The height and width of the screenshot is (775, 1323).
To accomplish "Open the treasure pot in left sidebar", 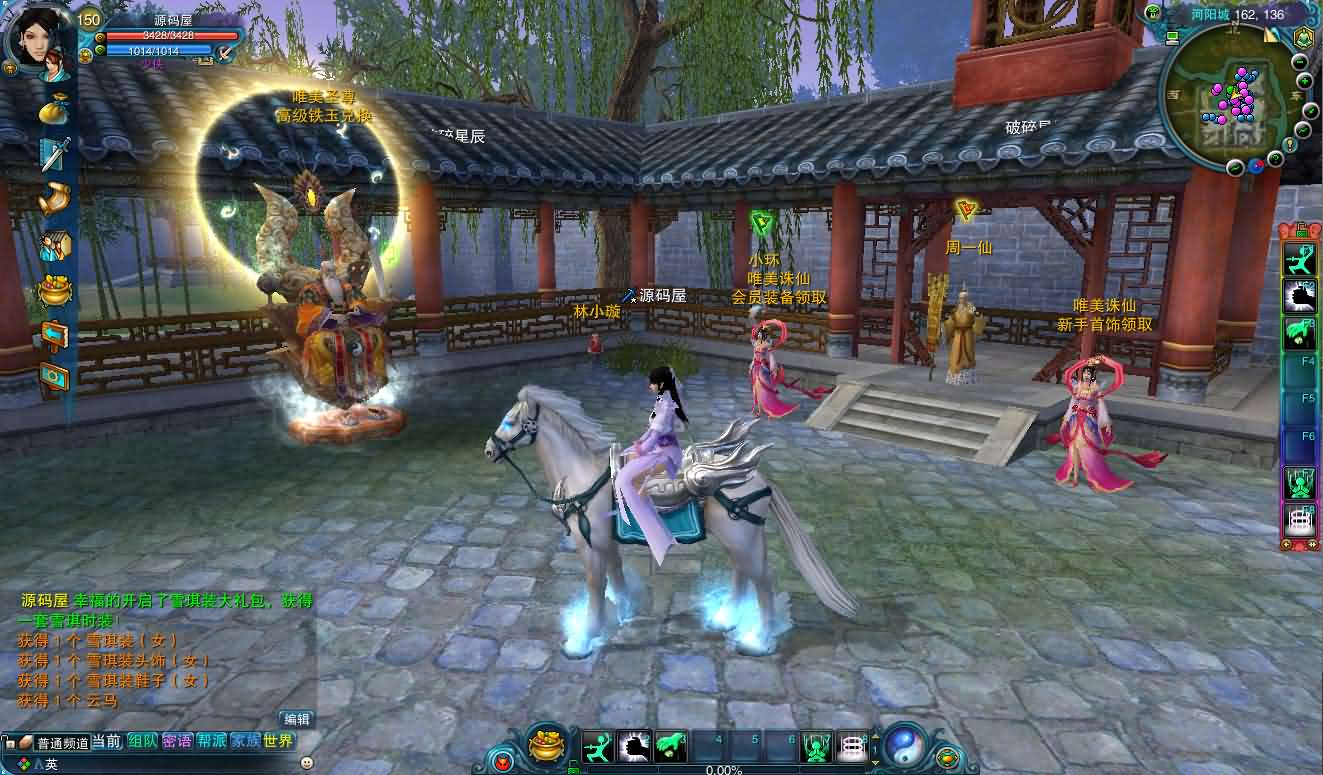I will 55,290.
